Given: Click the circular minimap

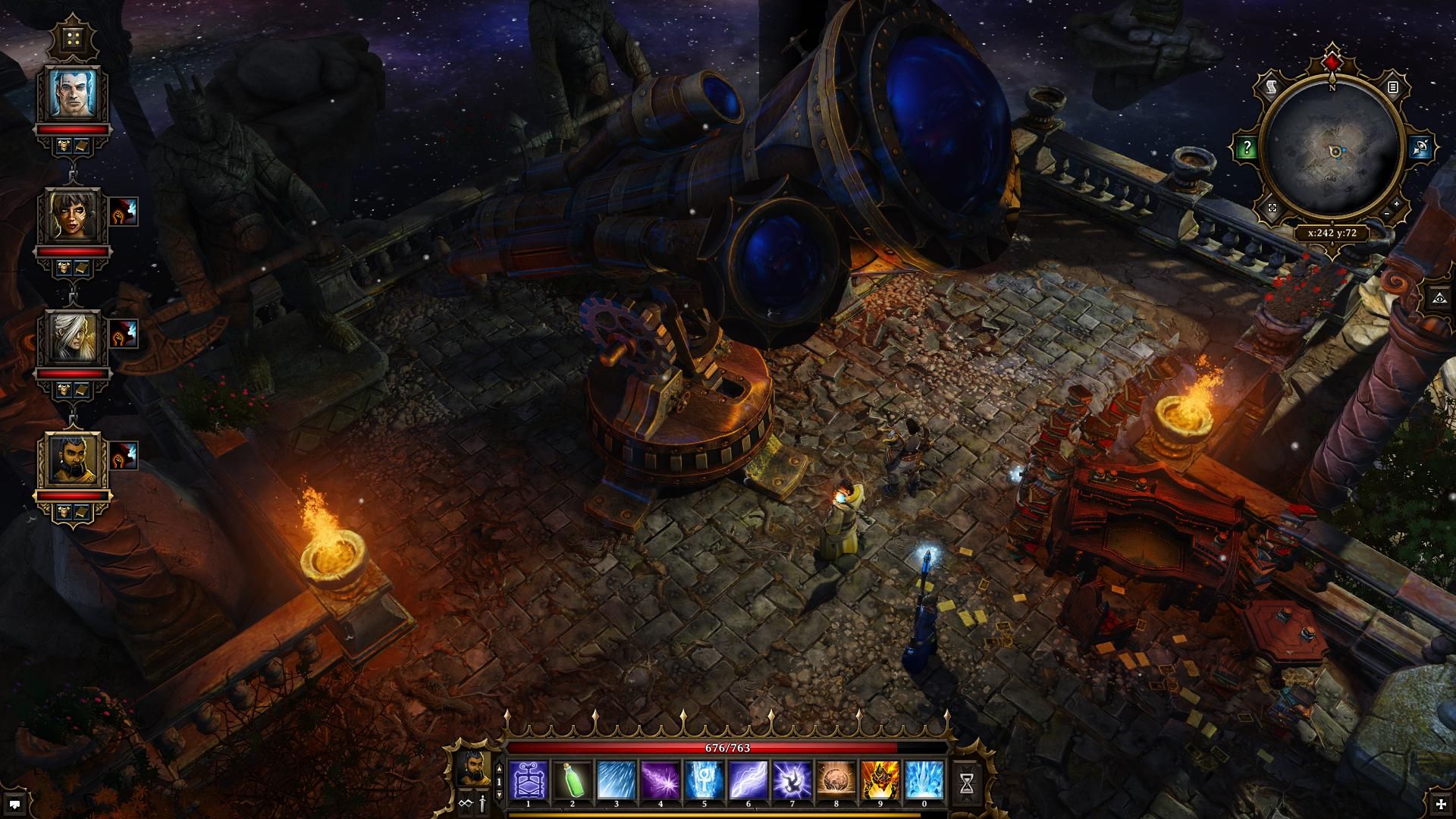Looking at the screenshot, I should (1333, 152).
